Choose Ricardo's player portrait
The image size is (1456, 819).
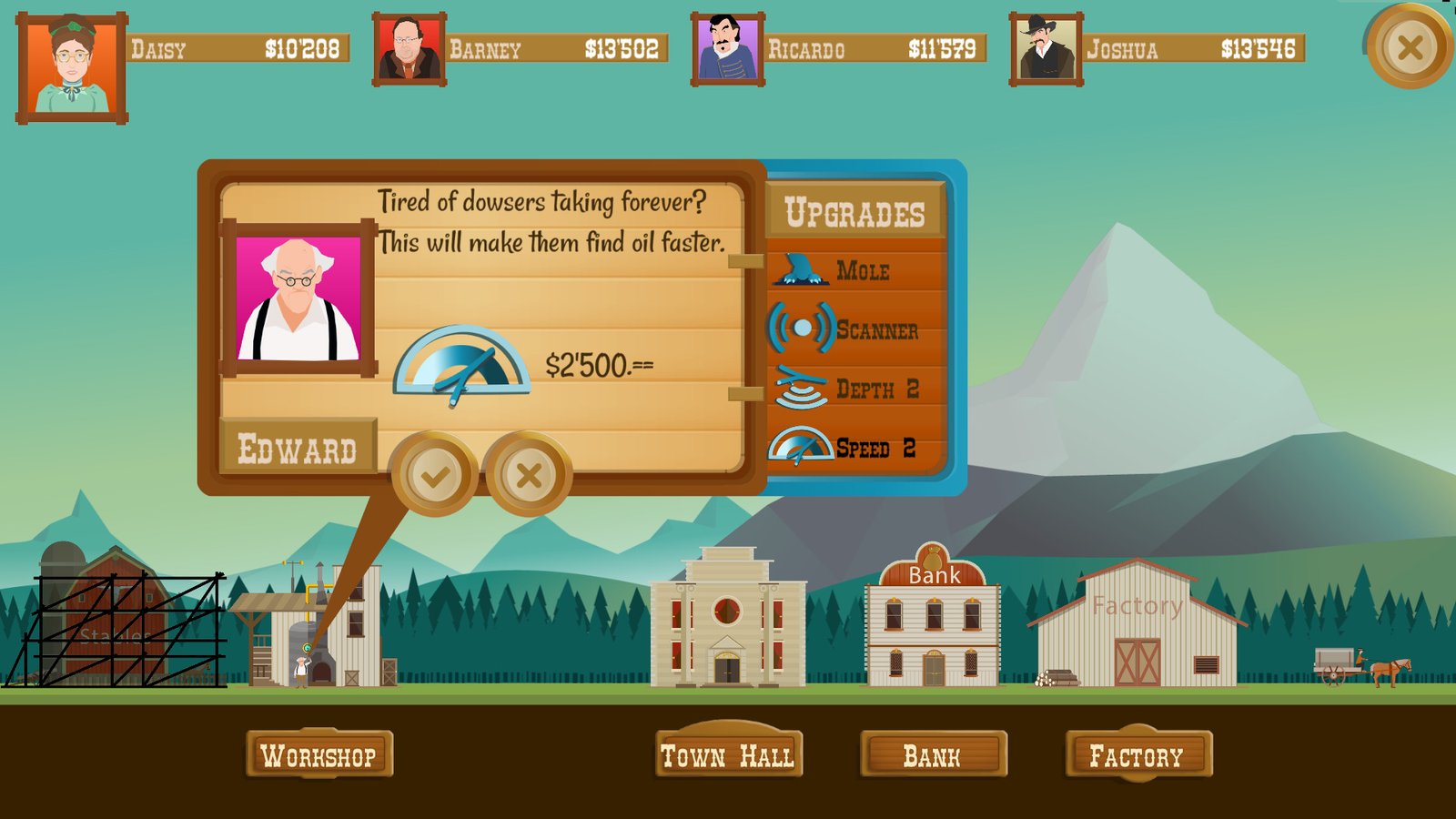[x=727, y=50]
